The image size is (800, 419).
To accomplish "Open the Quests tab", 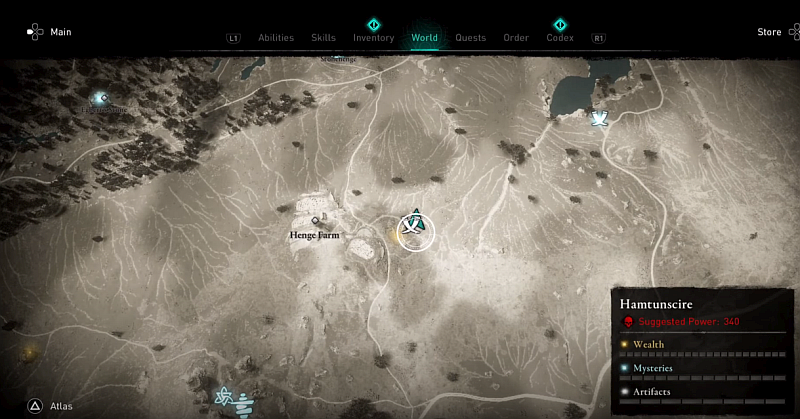I will (x=470, y=38).
